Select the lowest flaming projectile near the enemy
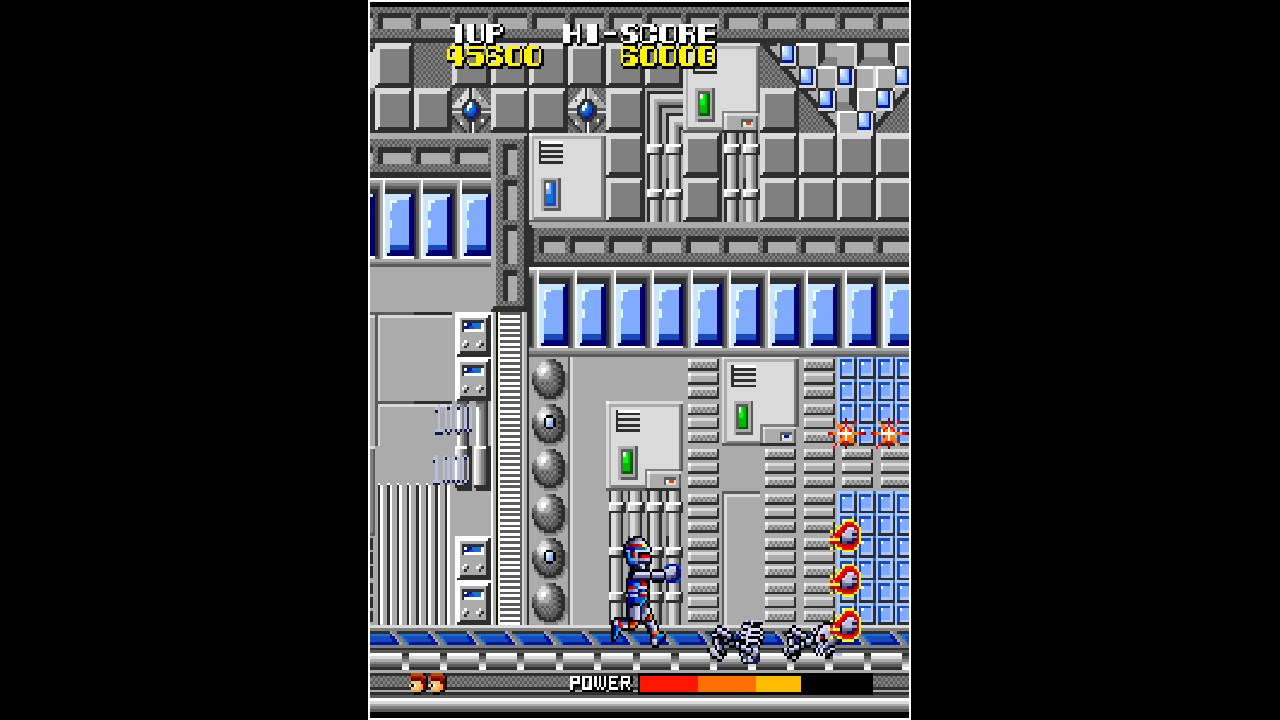Screen dimensions: 1280x720 pos(845,628)
